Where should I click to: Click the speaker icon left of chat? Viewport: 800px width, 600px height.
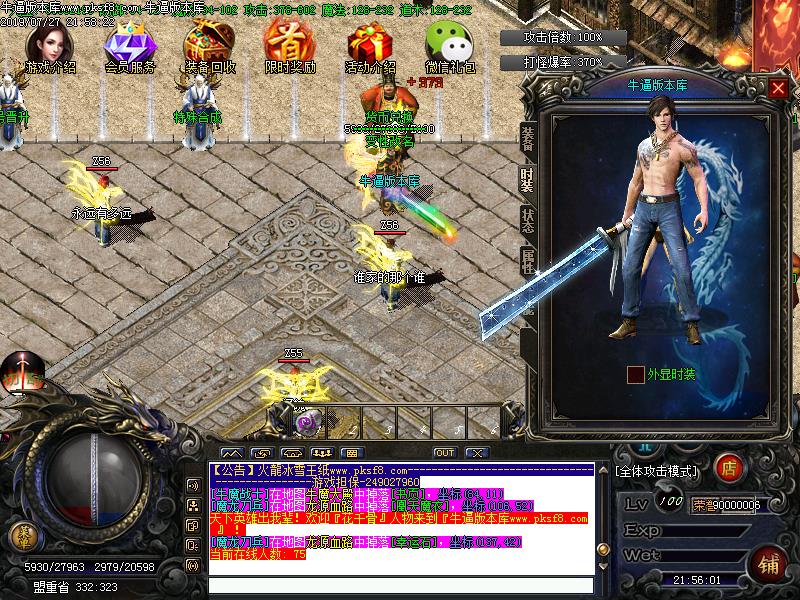point(192,486)
